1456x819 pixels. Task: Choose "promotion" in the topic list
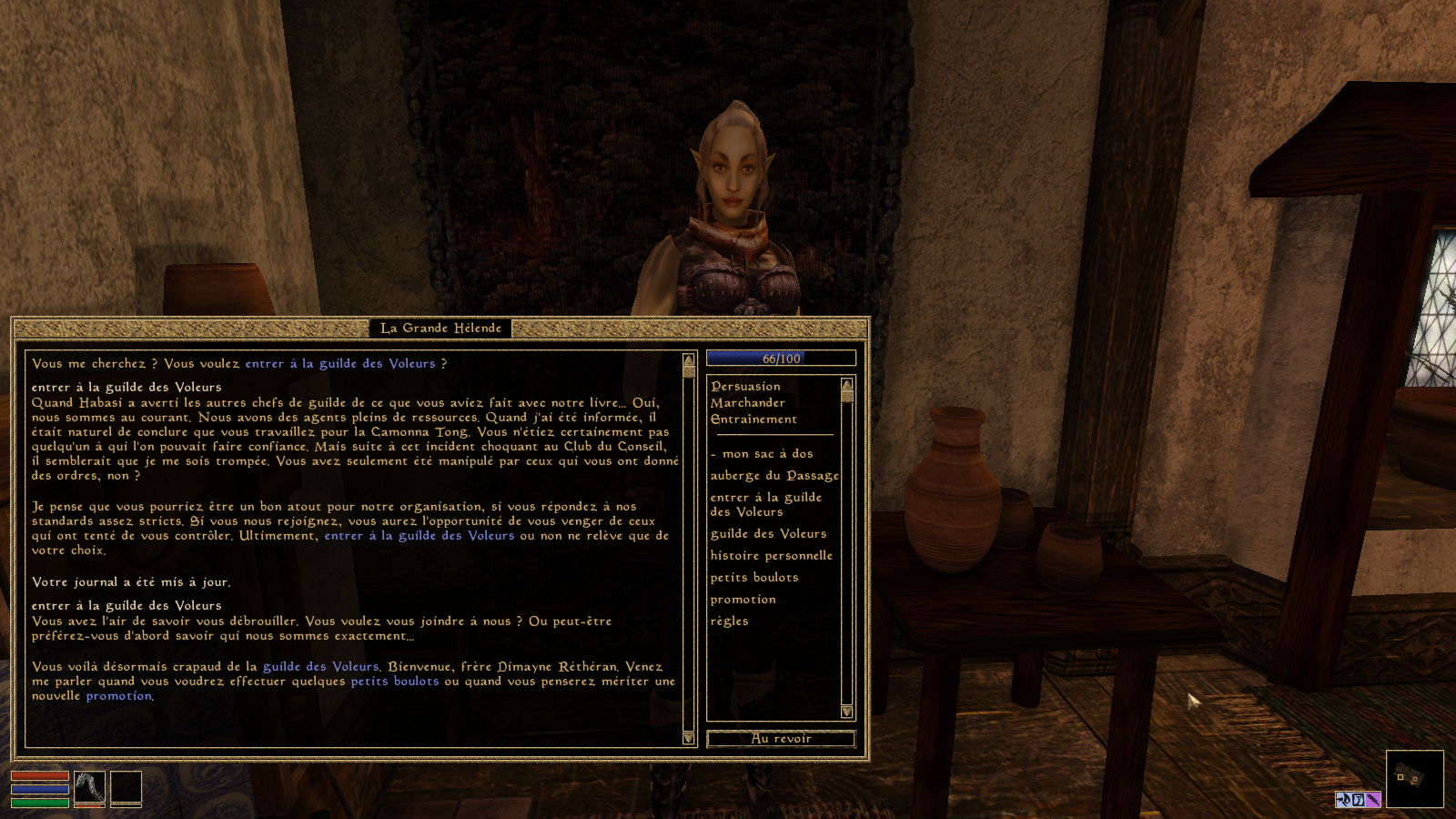coord(743,600)
